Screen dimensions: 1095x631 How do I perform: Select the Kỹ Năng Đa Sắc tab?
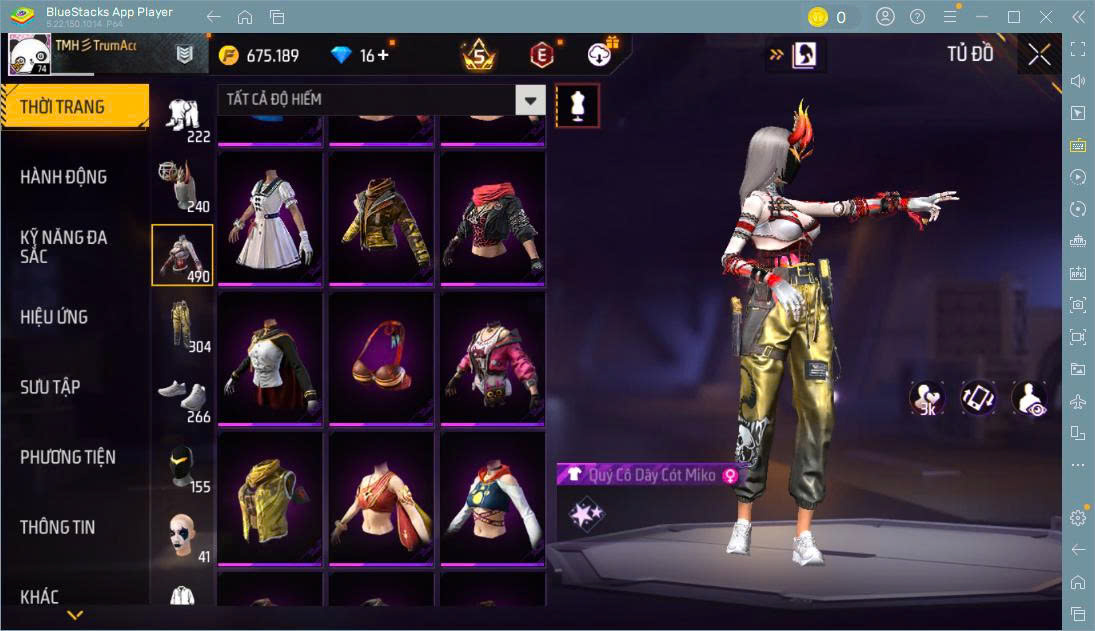point(64,246)
